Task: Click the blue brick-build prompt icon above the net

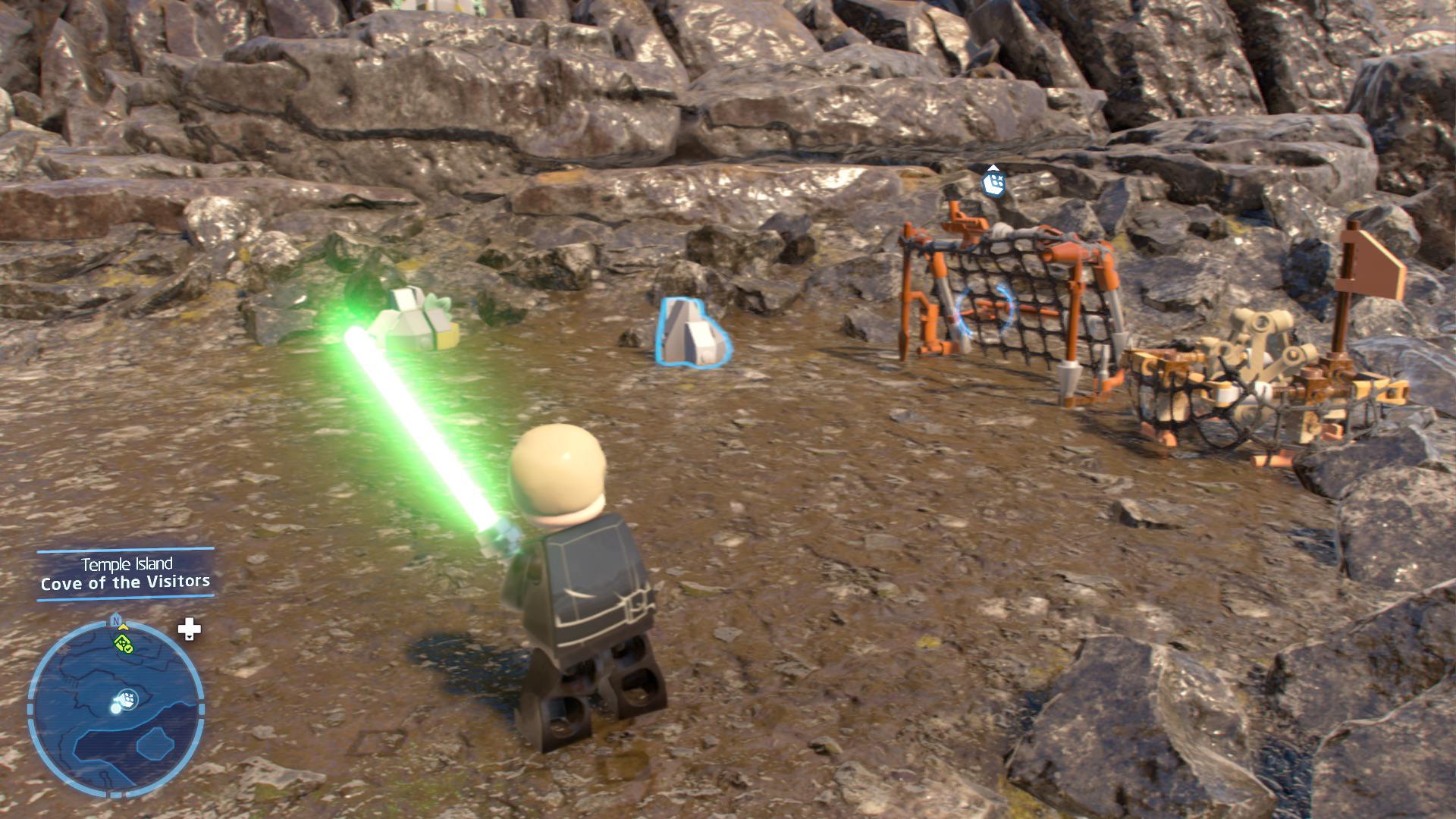Action: click(x=993, y=184)
